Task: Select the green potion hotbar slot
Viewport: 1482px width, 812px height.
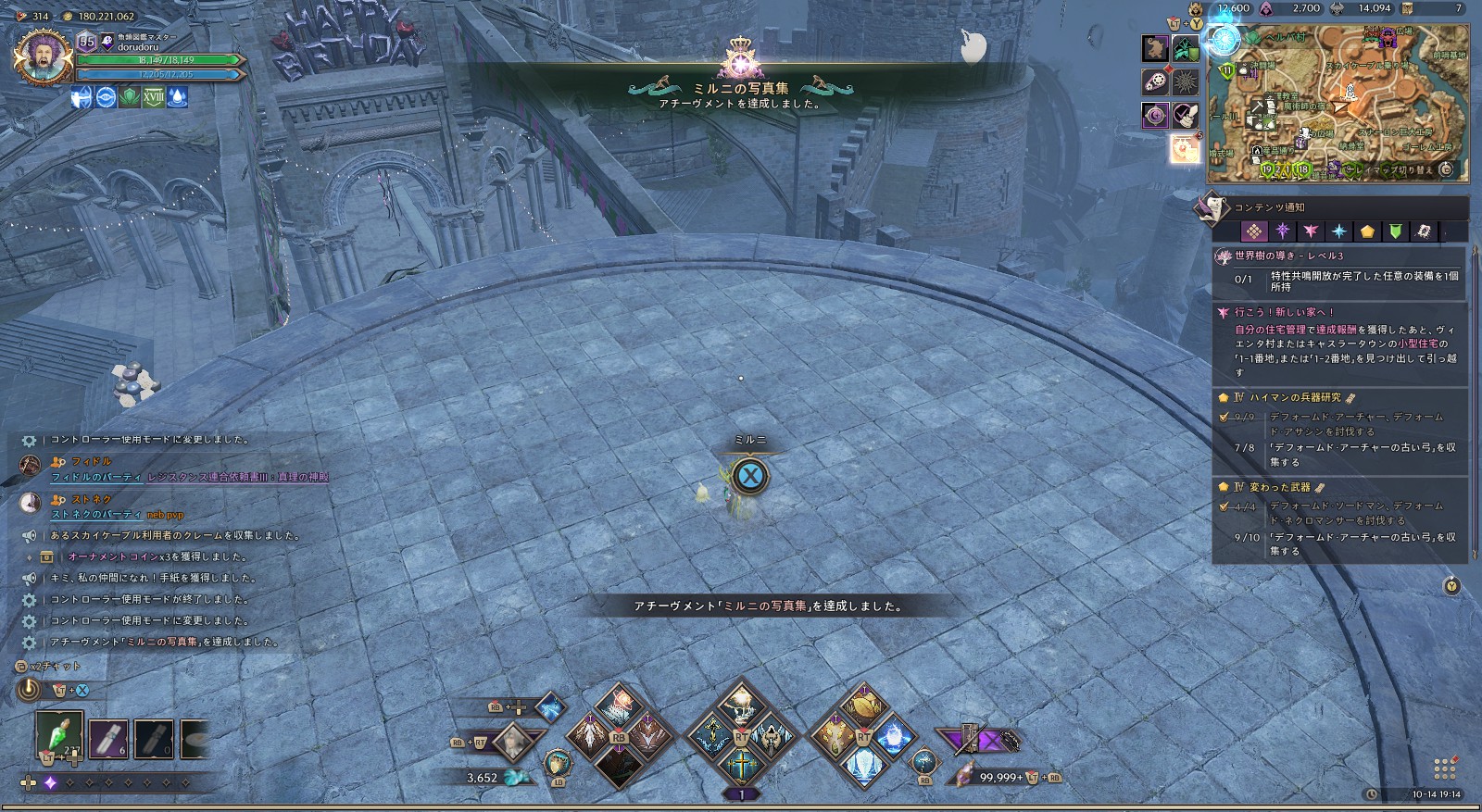Action: (x=59, y=736)
